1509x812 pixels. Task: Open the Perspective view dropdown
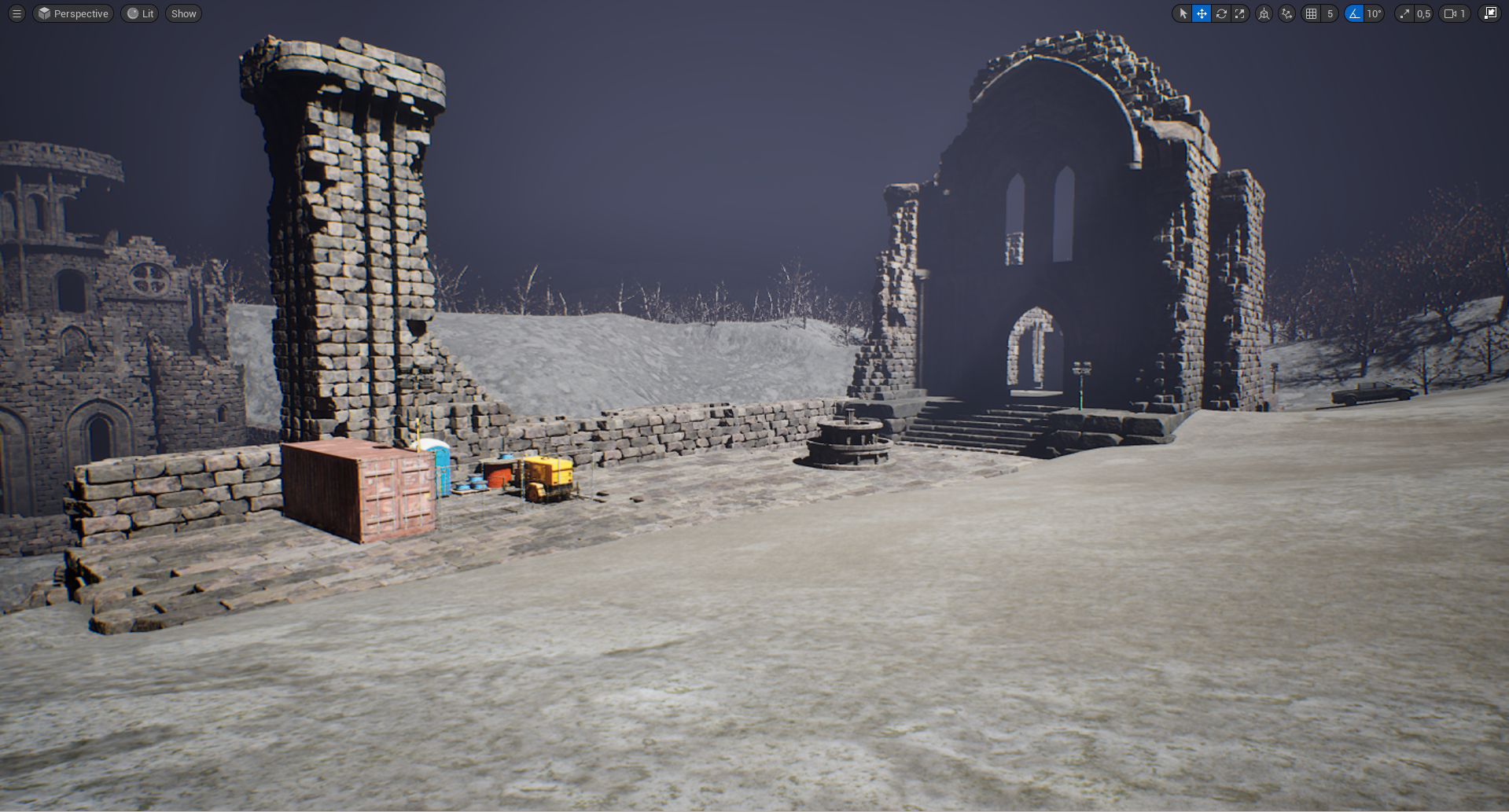72,13
